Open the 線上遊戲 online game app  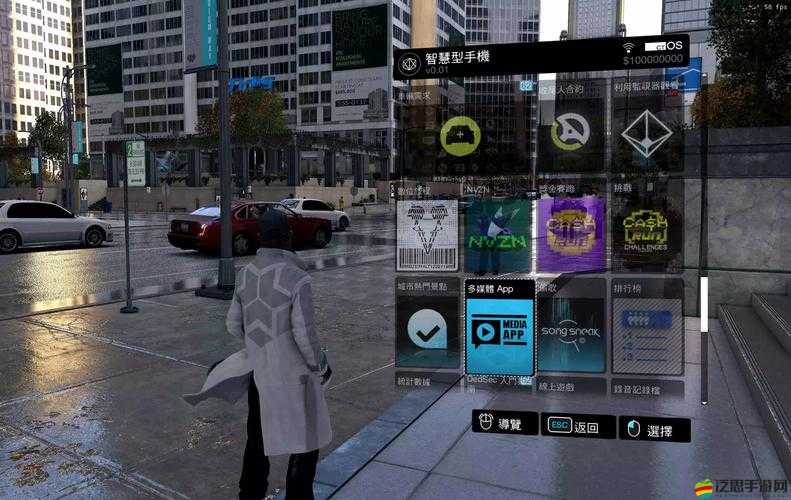point(571,385)
